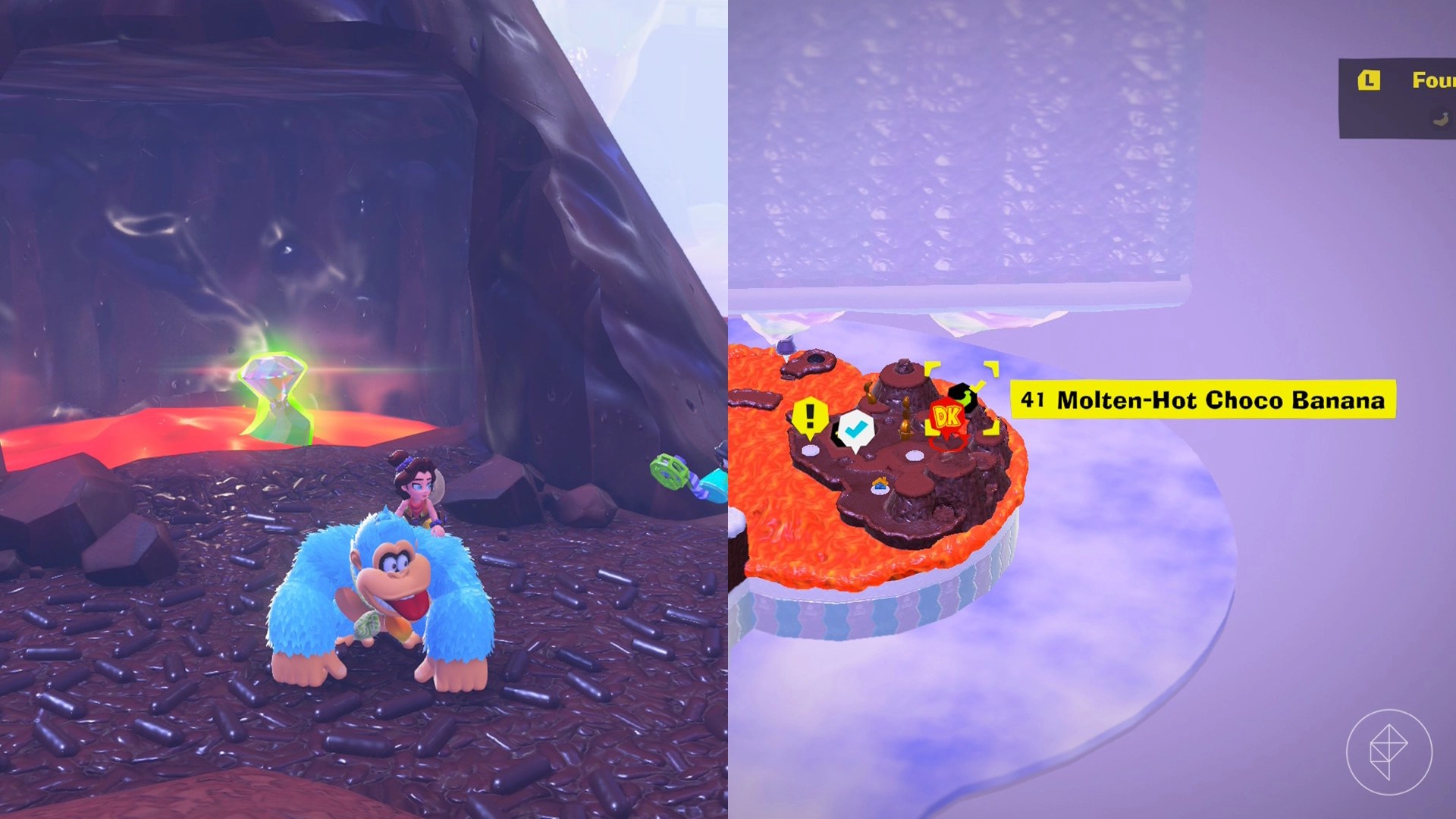This screenshot has height=819, width=1456.
Task: Select the DK head map marker
Action: point(948,417)
